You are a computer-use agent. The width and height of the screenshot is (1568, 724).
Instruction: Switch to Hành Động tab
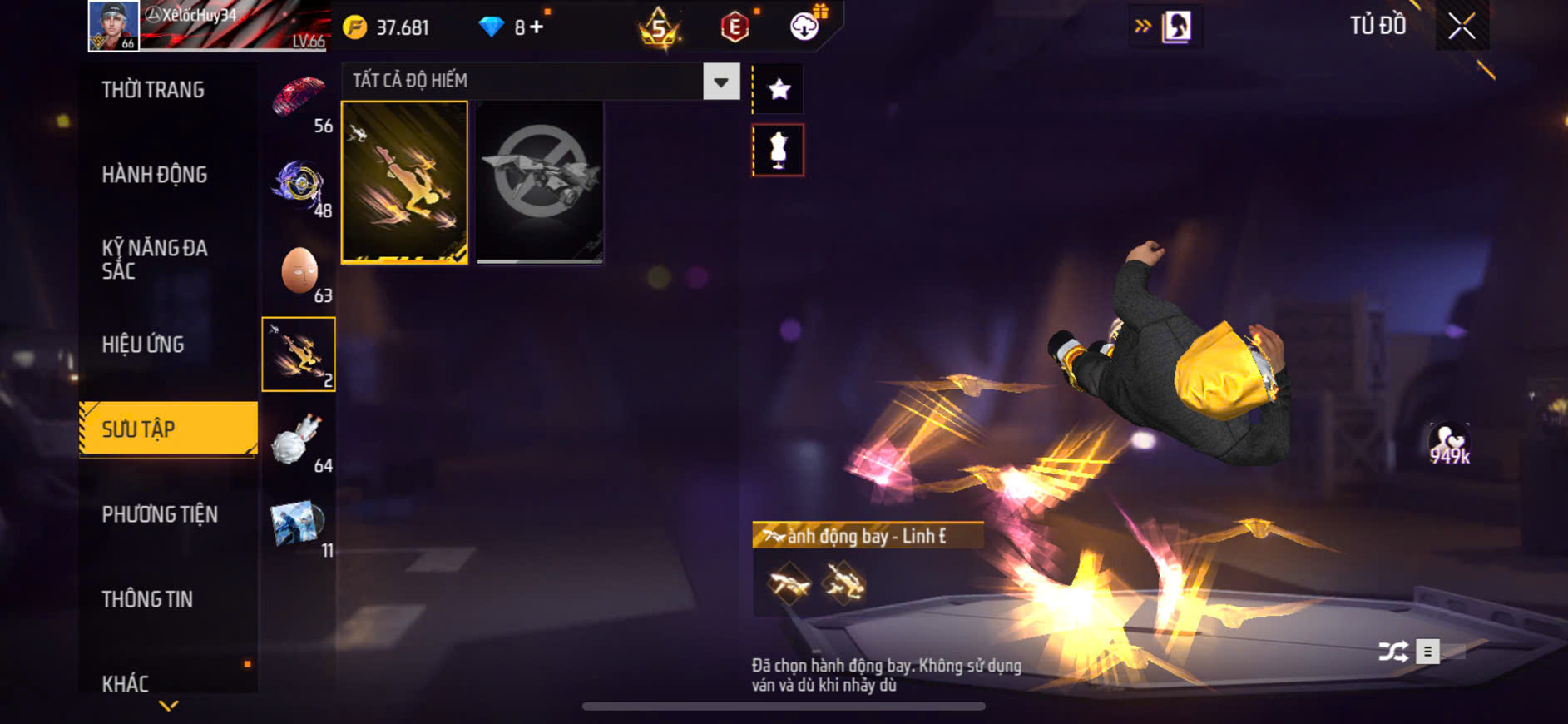click(155, 175)
